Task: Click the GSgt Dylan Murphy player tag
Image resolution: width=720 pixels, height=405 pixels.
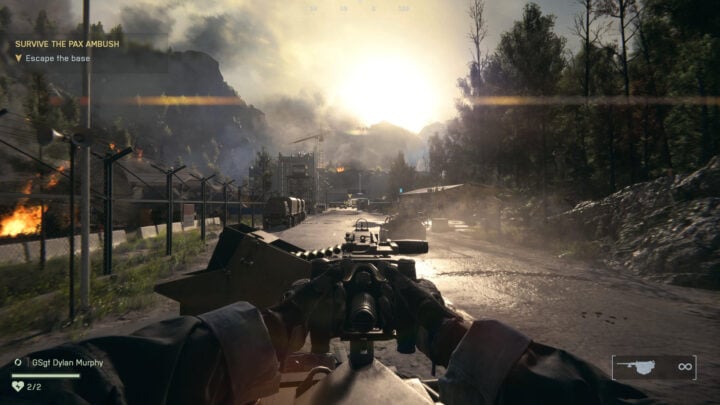Action: (64, 362)
